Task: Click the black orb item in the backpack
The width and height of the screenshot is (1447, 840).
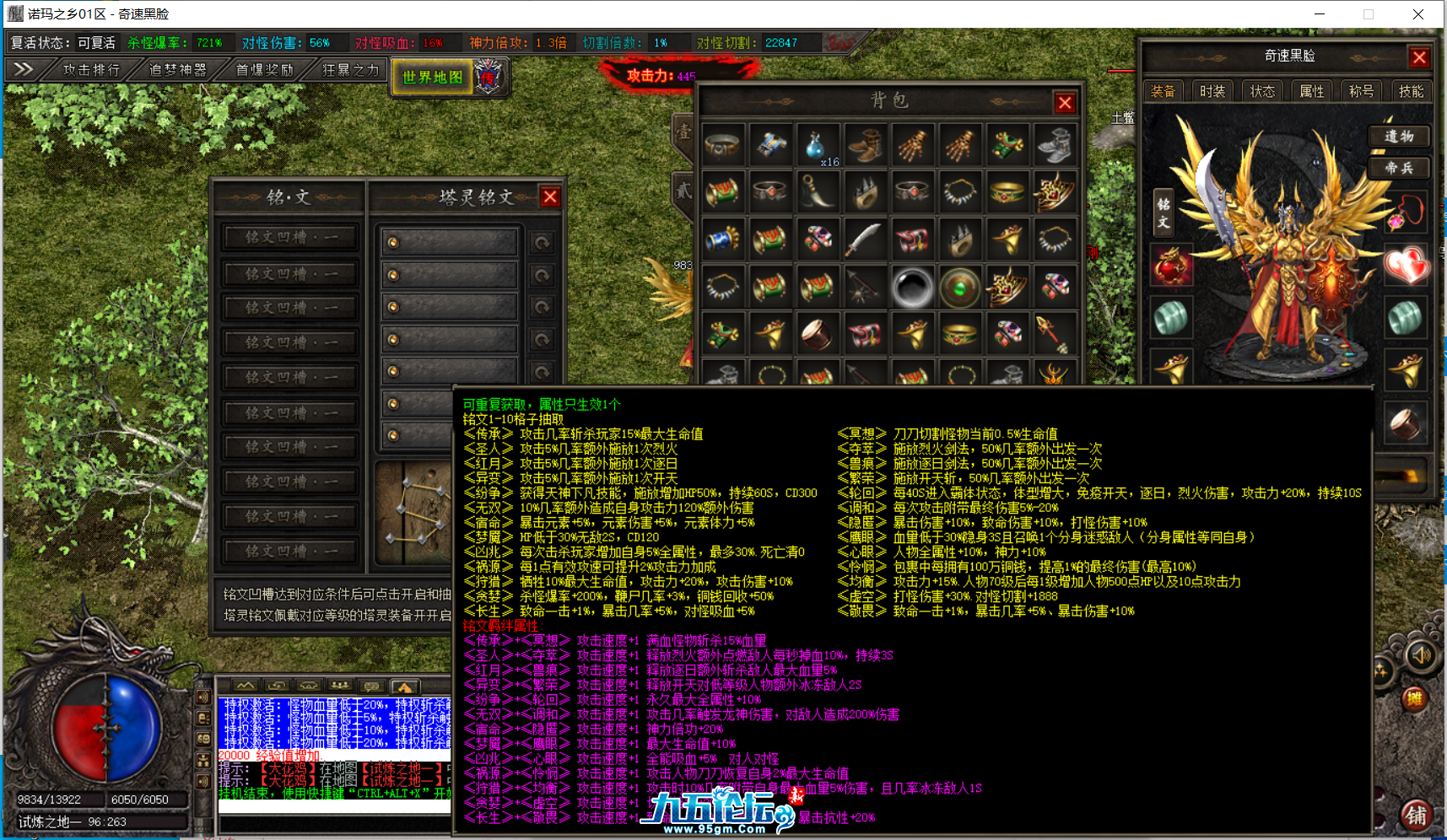Action: [x=912, y=287]
